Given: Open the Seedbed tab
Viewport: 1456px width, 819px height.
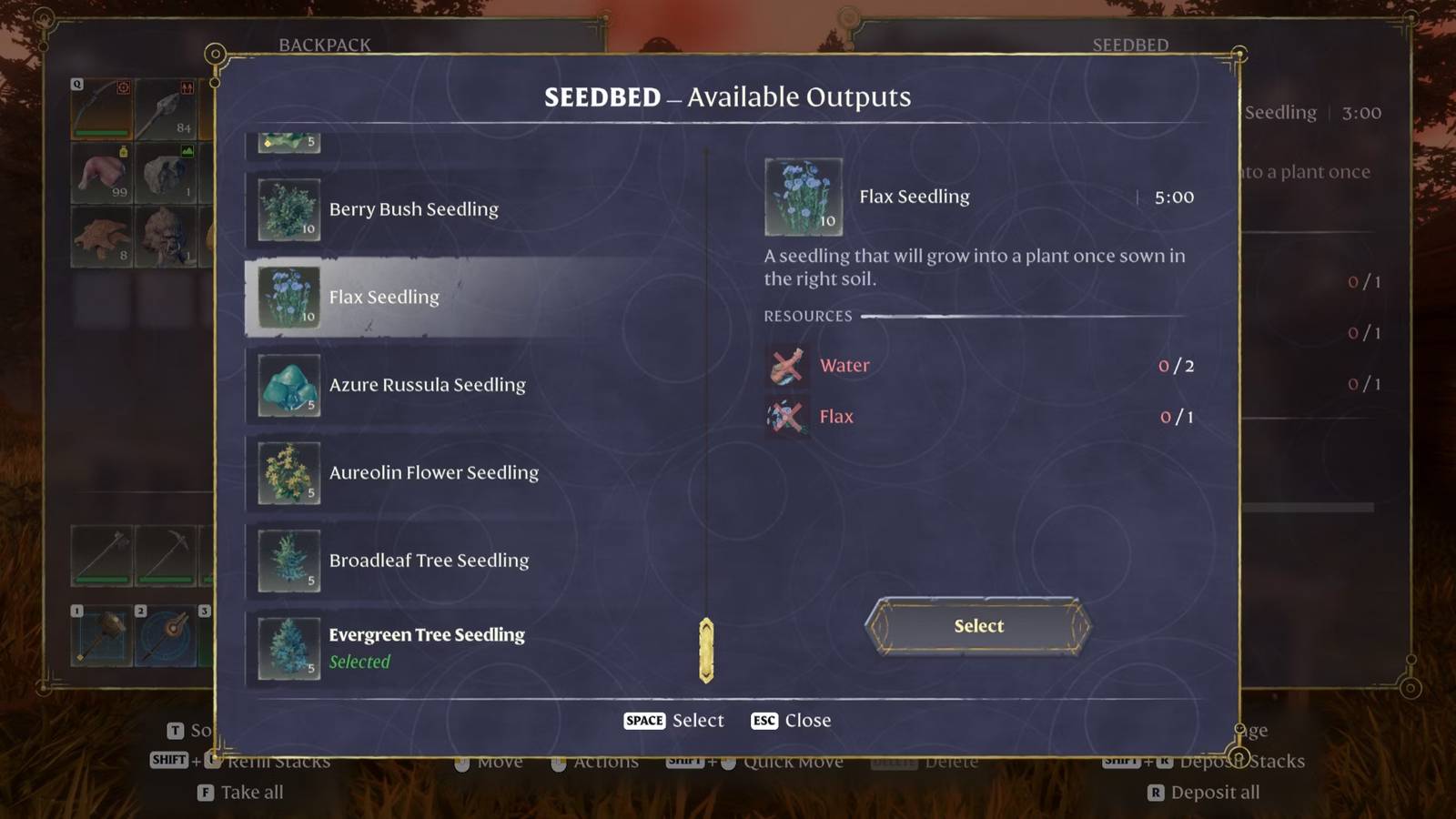Looking at the screenshot, I should click(x=1128, y=44).
